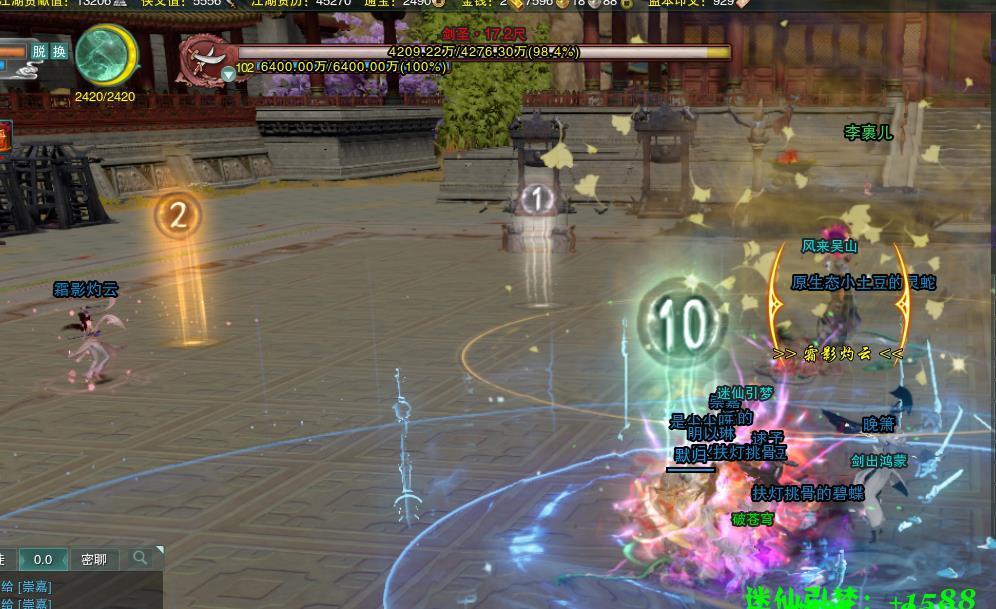Click the 换 button beside the player bar

coord(59,51)
